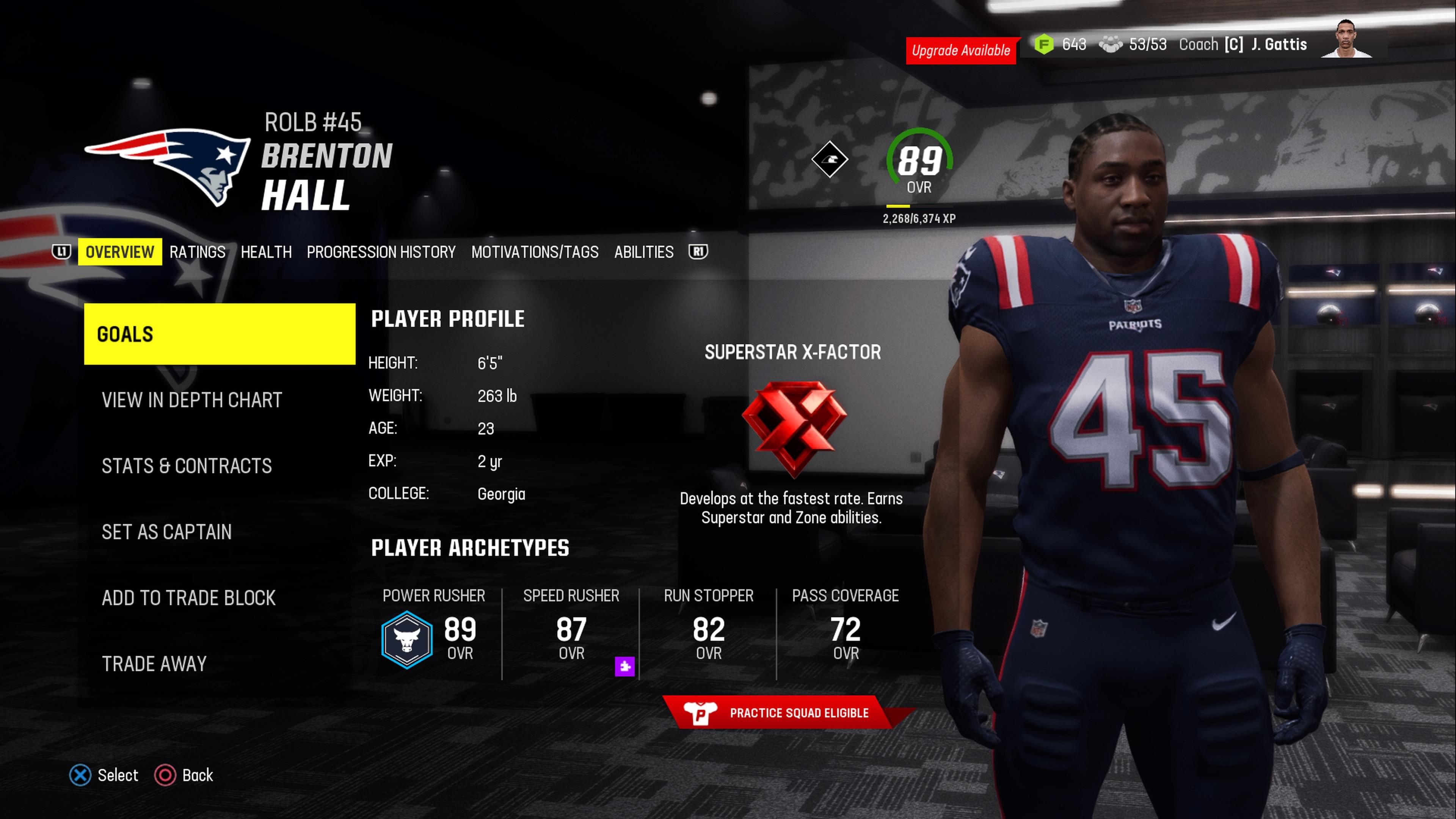The height and width of the screenshot is (819, 1456).
Task: Click the Superstar X-Factor red emblem
Action: (x=794, y=427)
